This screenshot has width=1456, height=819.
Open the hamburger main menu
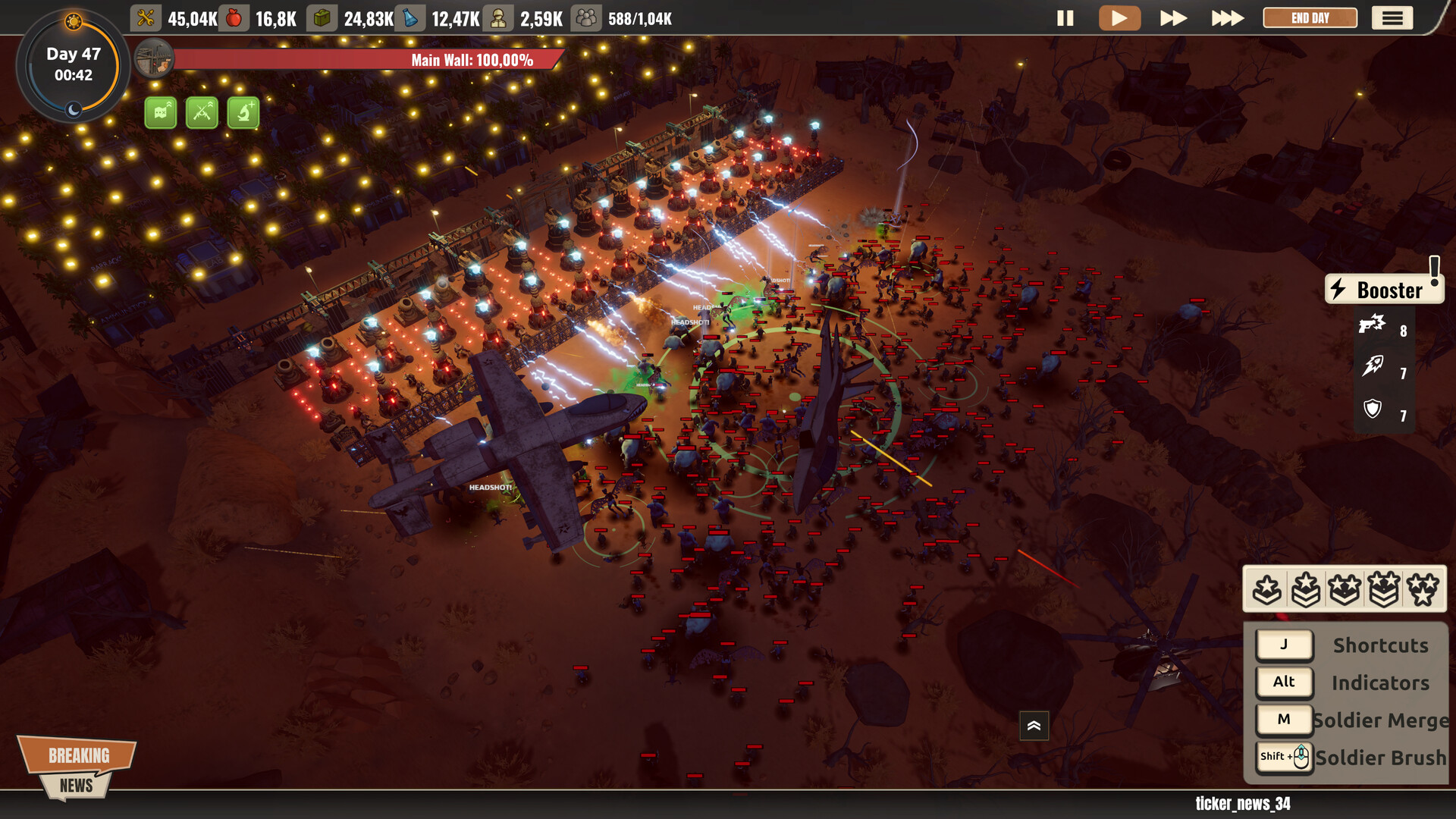point(1392,18)
